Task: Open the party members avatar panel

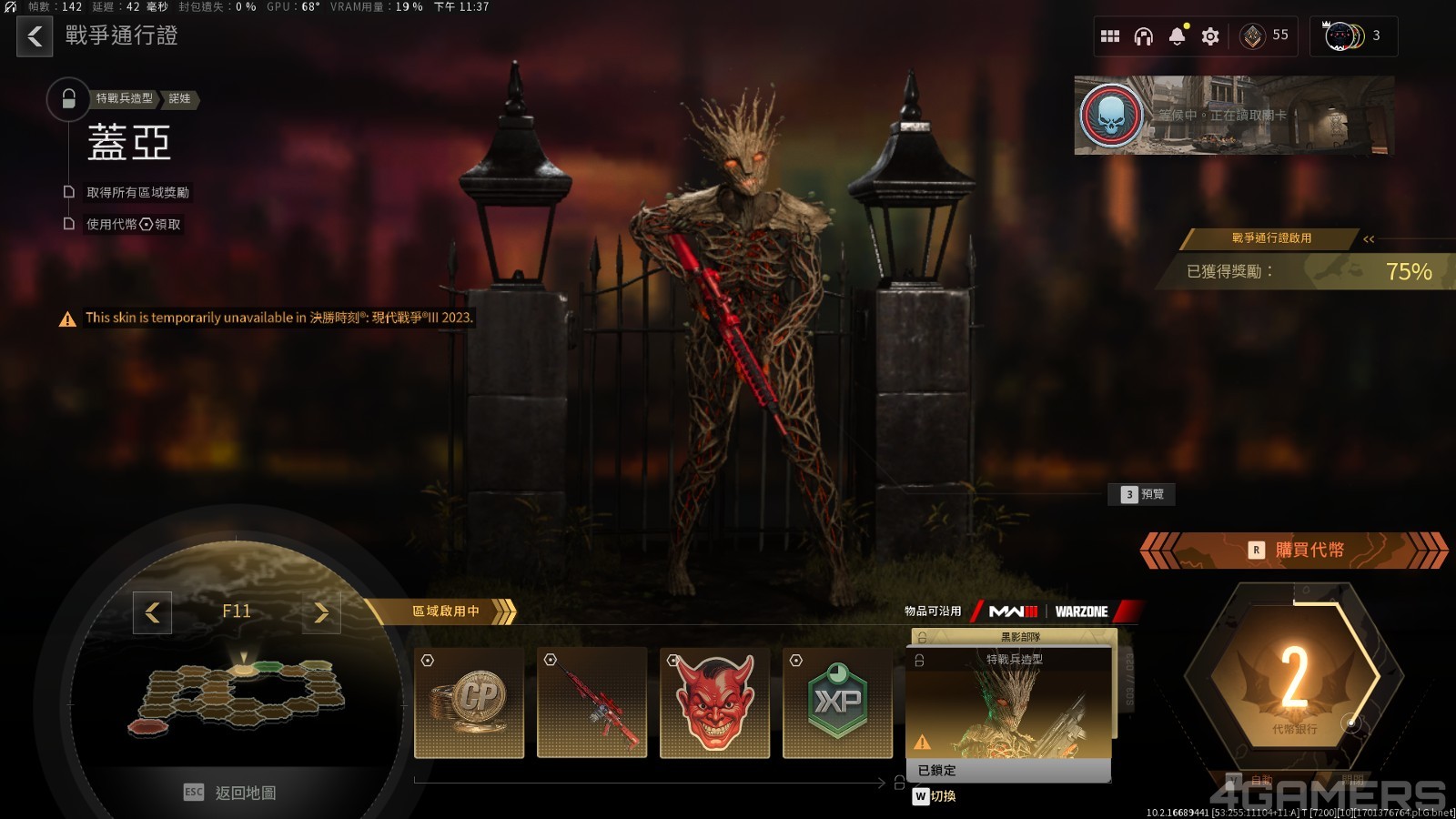Action: (x=1352, y=36)
